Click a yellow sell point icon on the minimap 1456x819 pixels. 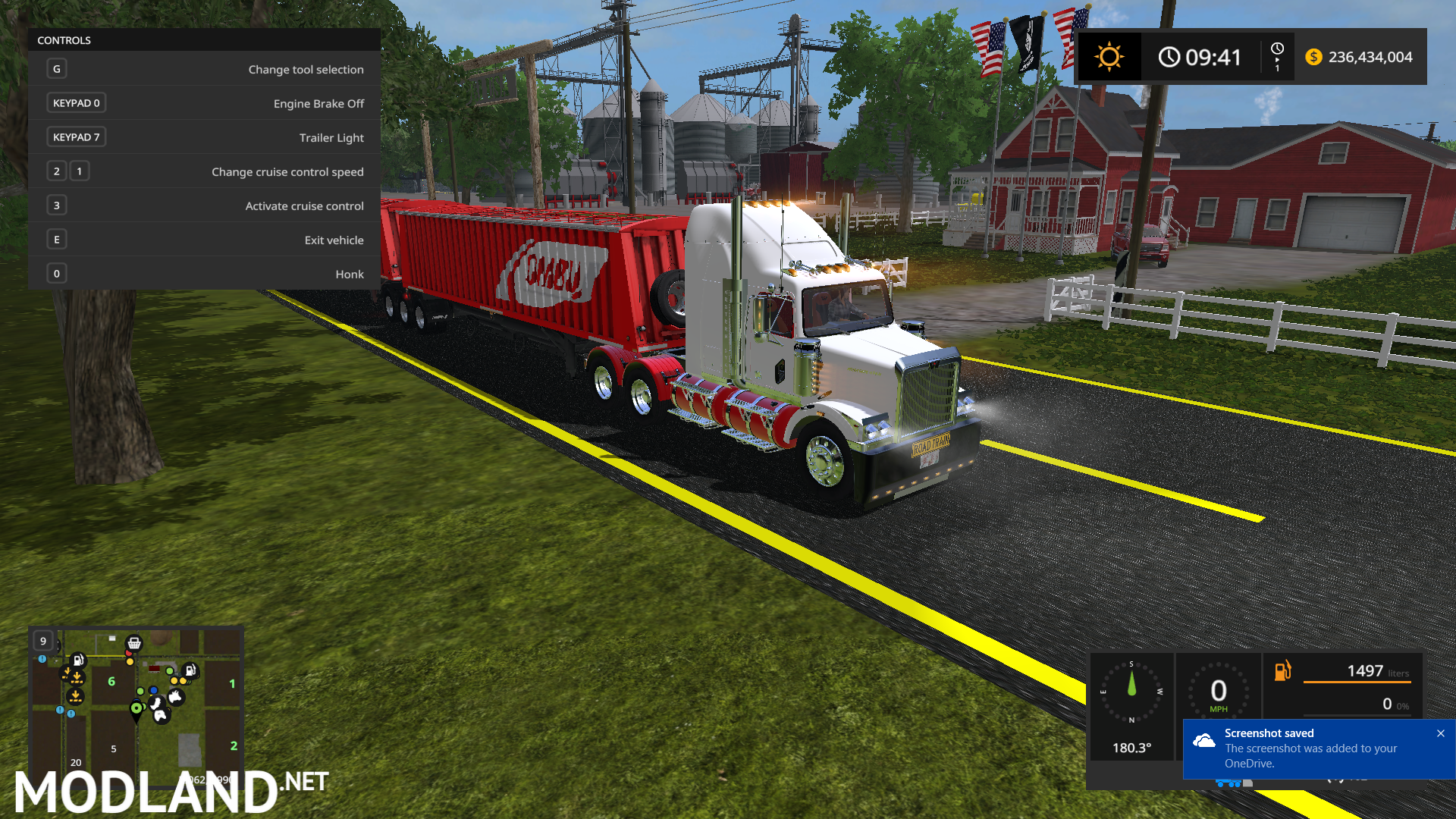(130, 662)
